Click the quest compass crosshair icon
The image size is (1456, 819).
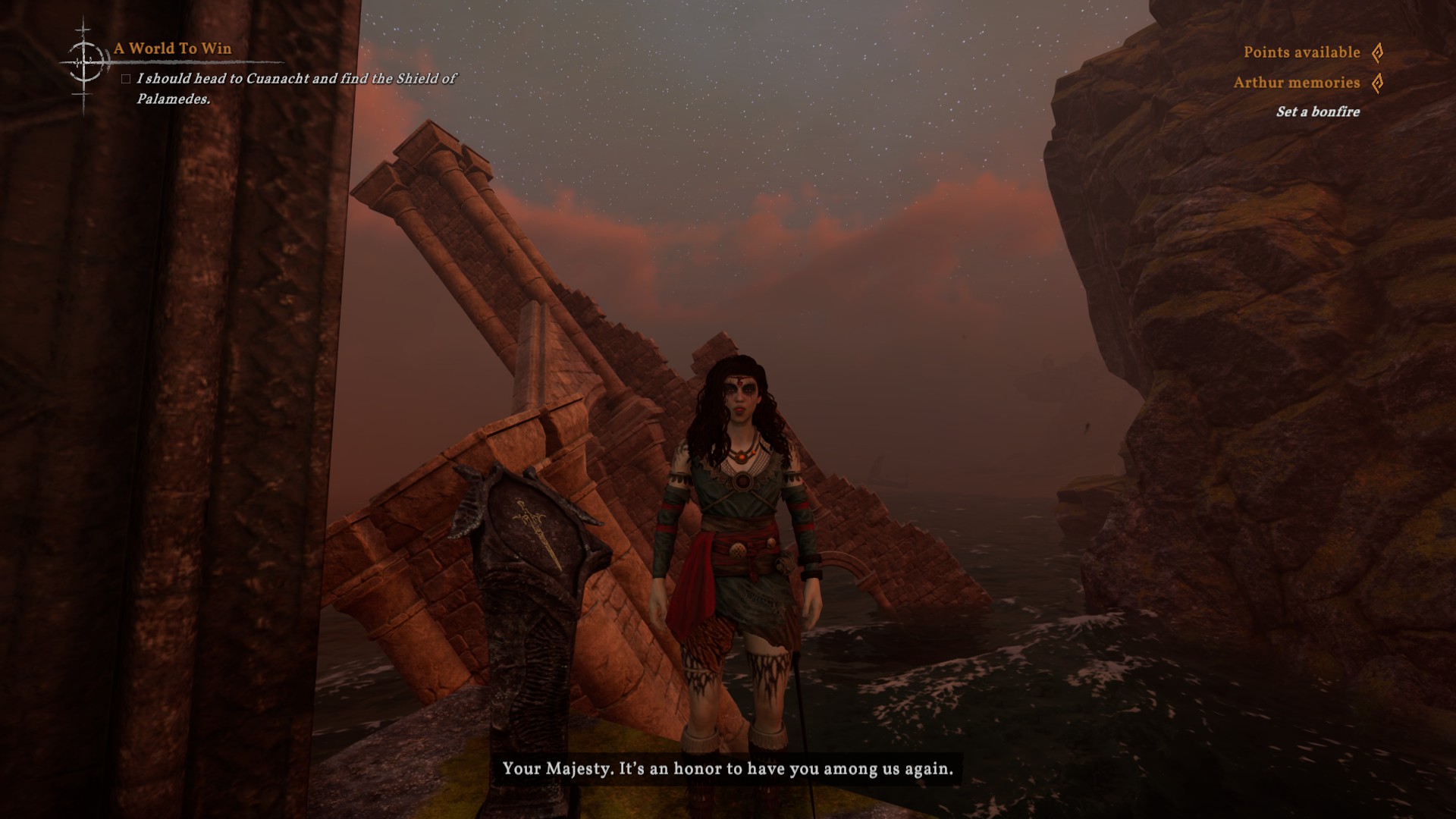[84, 61]
